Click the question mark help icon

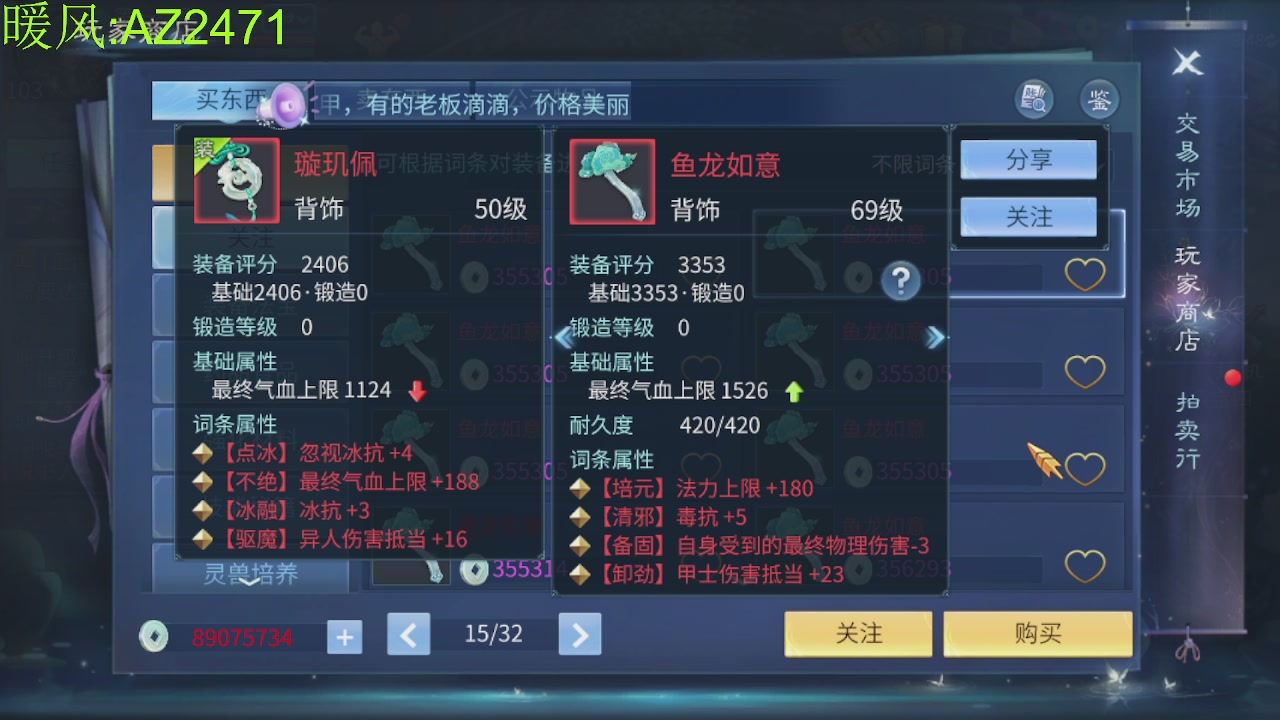pos(899,281)
